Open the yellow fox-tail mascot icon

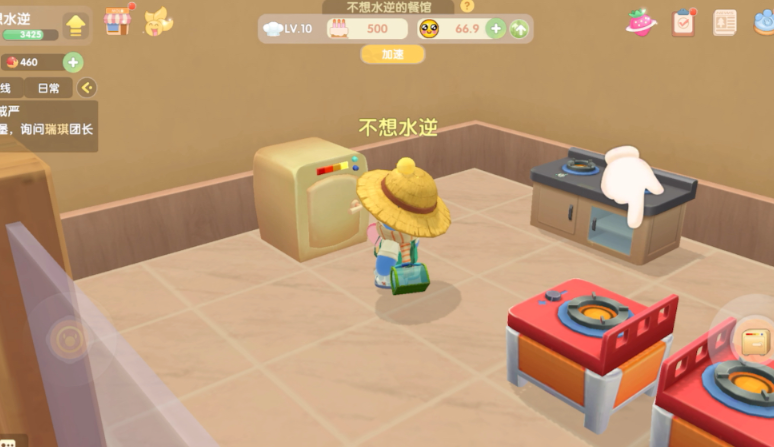158,21
